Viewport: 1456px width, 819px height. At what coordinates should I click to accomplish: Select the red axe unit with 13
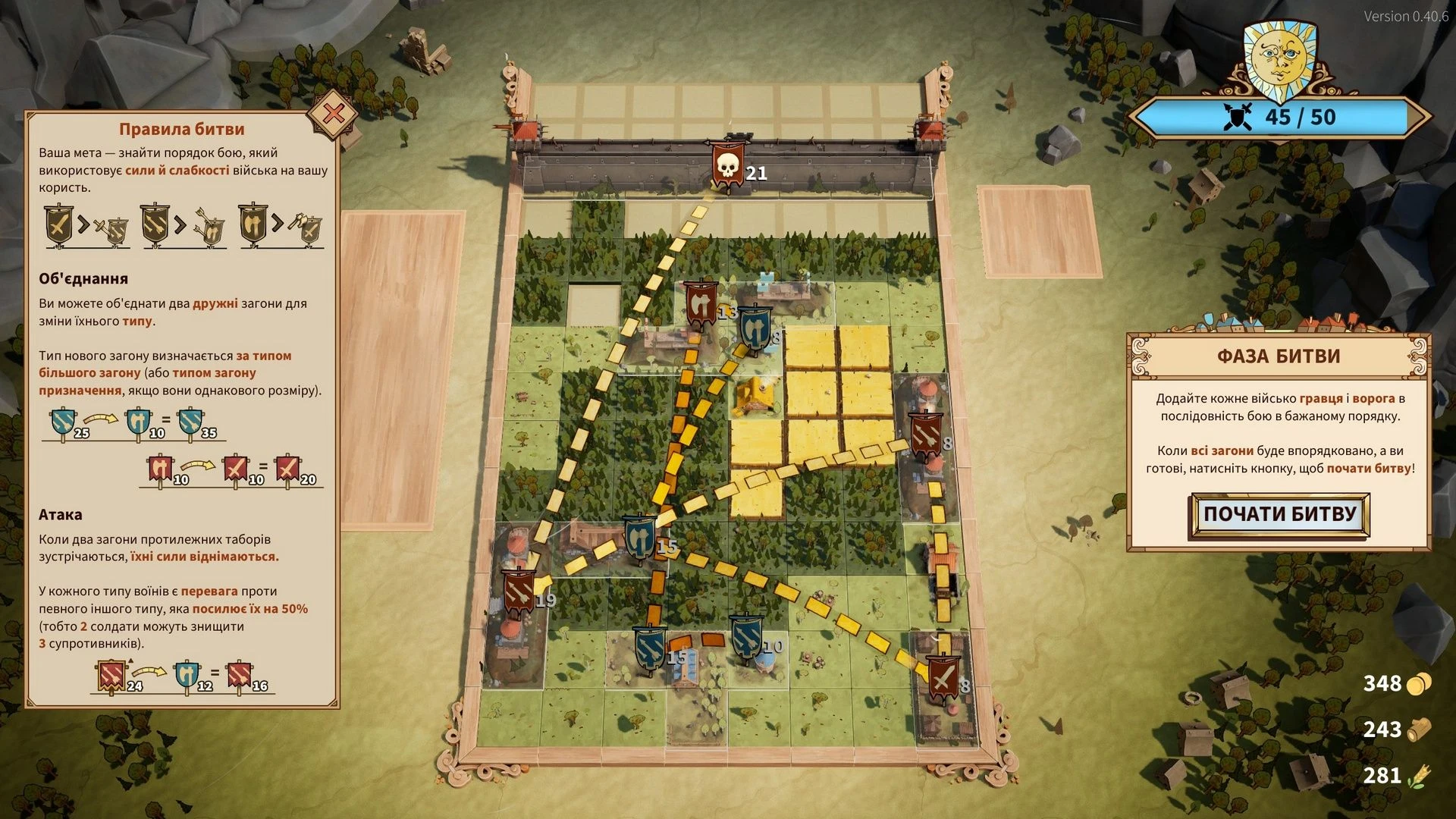pyautogui.click(x=701, y=303)
